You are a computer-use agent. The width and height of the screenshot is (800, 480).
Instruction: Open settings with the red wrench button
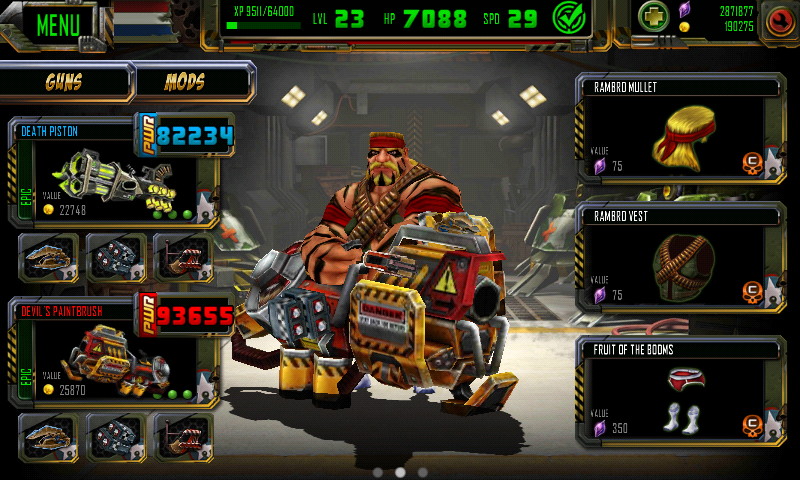coord(779,21)
